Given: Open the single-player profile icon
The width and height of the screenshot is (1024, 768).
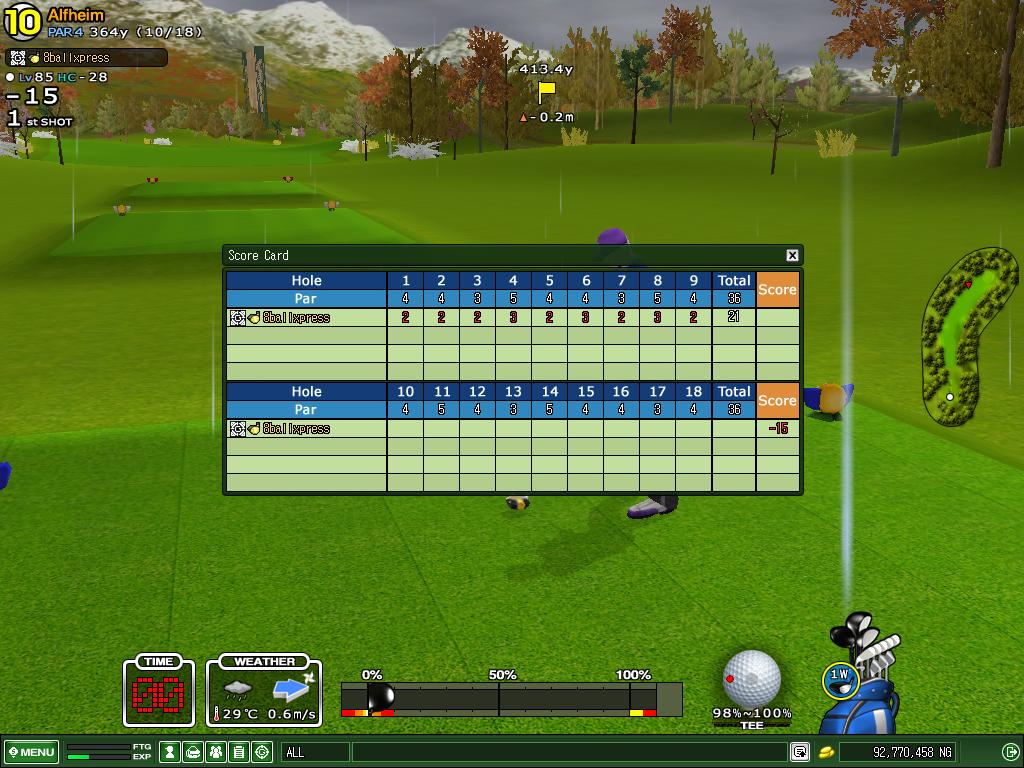Looking at the screenshot, I should tap(171, 752).
